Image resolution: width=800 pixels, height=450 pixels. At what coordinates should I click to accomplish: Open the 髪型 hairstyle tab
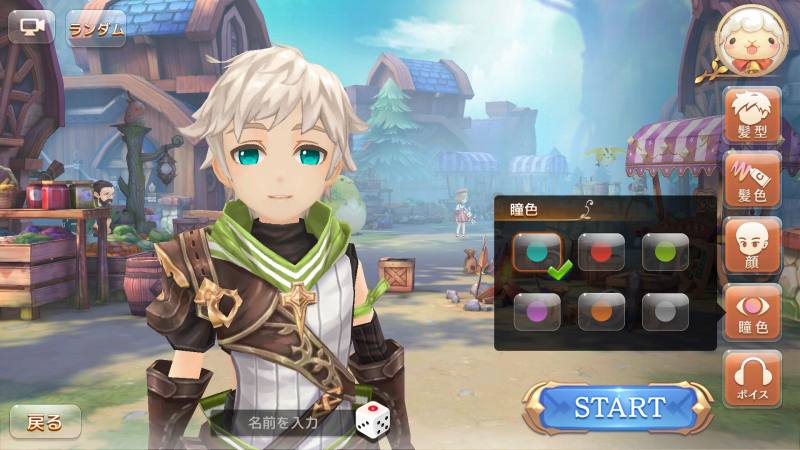coord(752,115)
